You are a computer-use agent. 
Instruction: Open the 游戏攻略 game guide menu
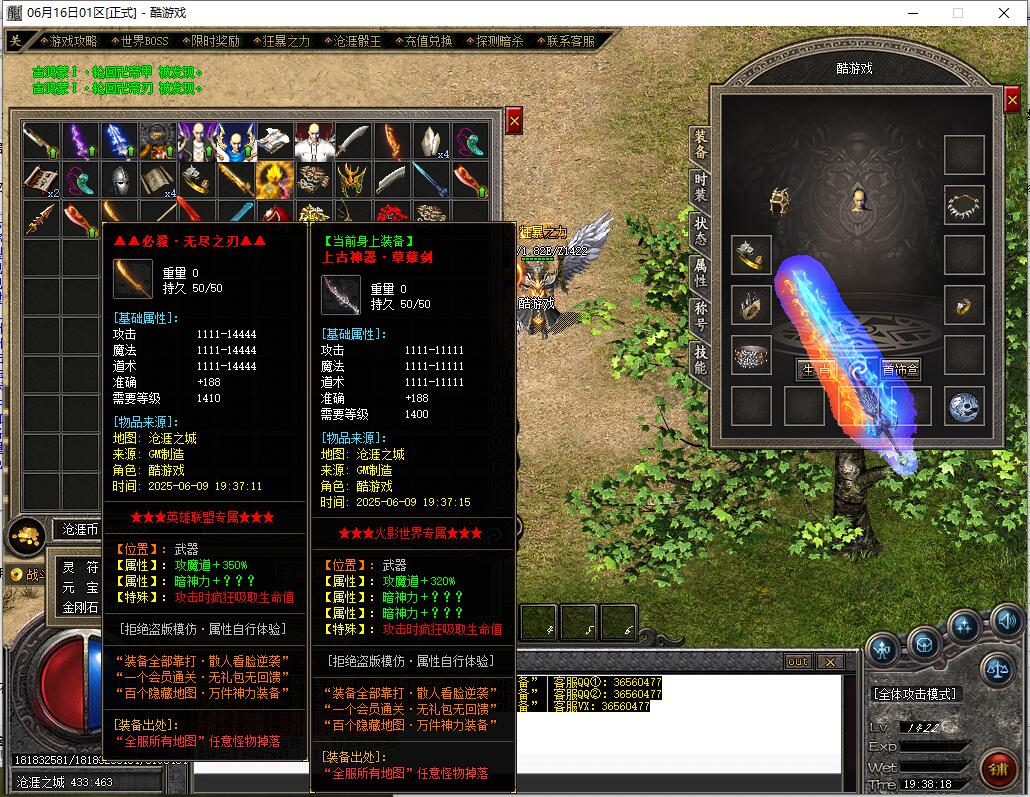click(x=74, y=41)
